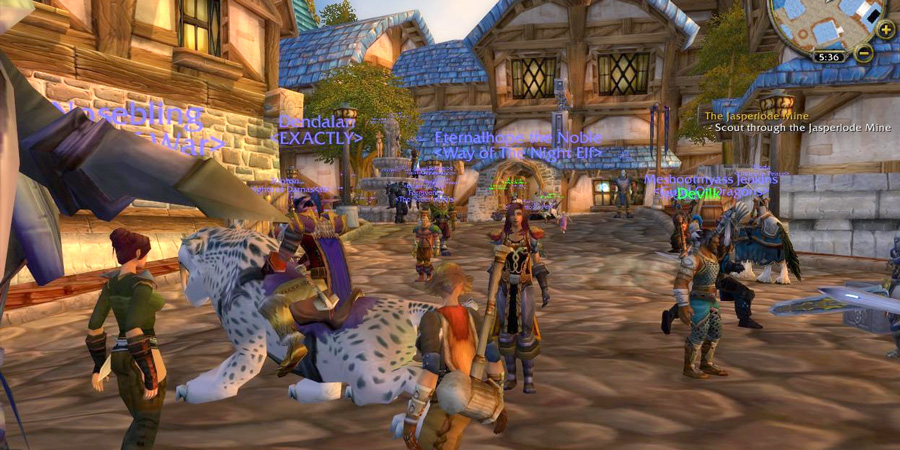Zoom out the minimap with the minus button
The width and height of the screenshot is (900, 450).
coord(863,53)
